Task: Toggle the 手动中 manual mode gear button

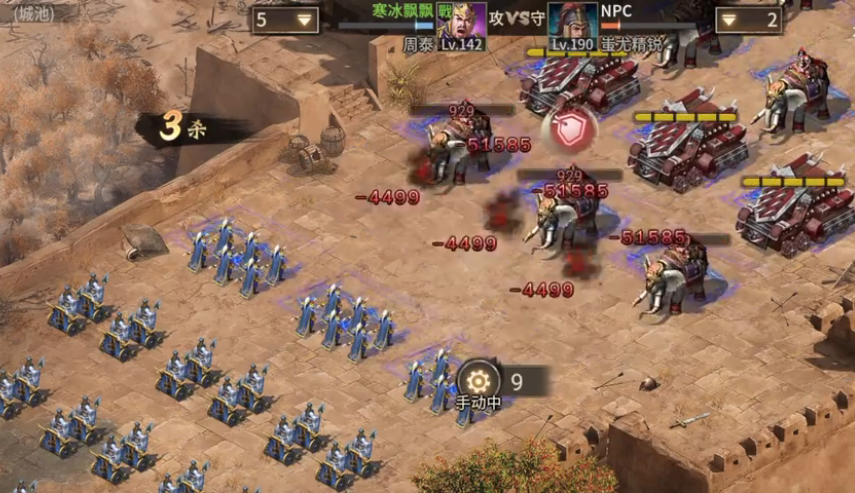Action: (x=478, y=381)
